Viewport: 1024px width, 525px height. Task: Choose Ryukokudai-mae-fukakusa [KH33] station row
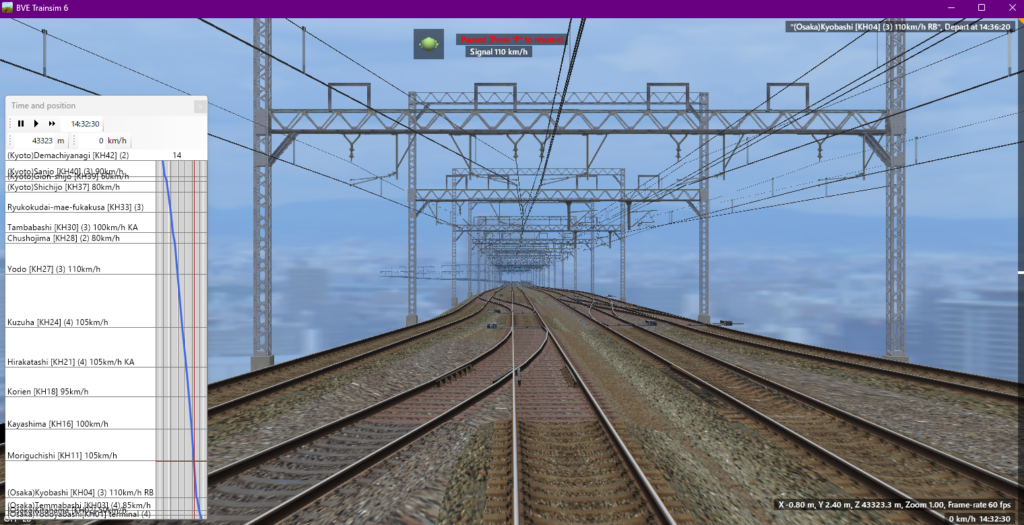76,207
